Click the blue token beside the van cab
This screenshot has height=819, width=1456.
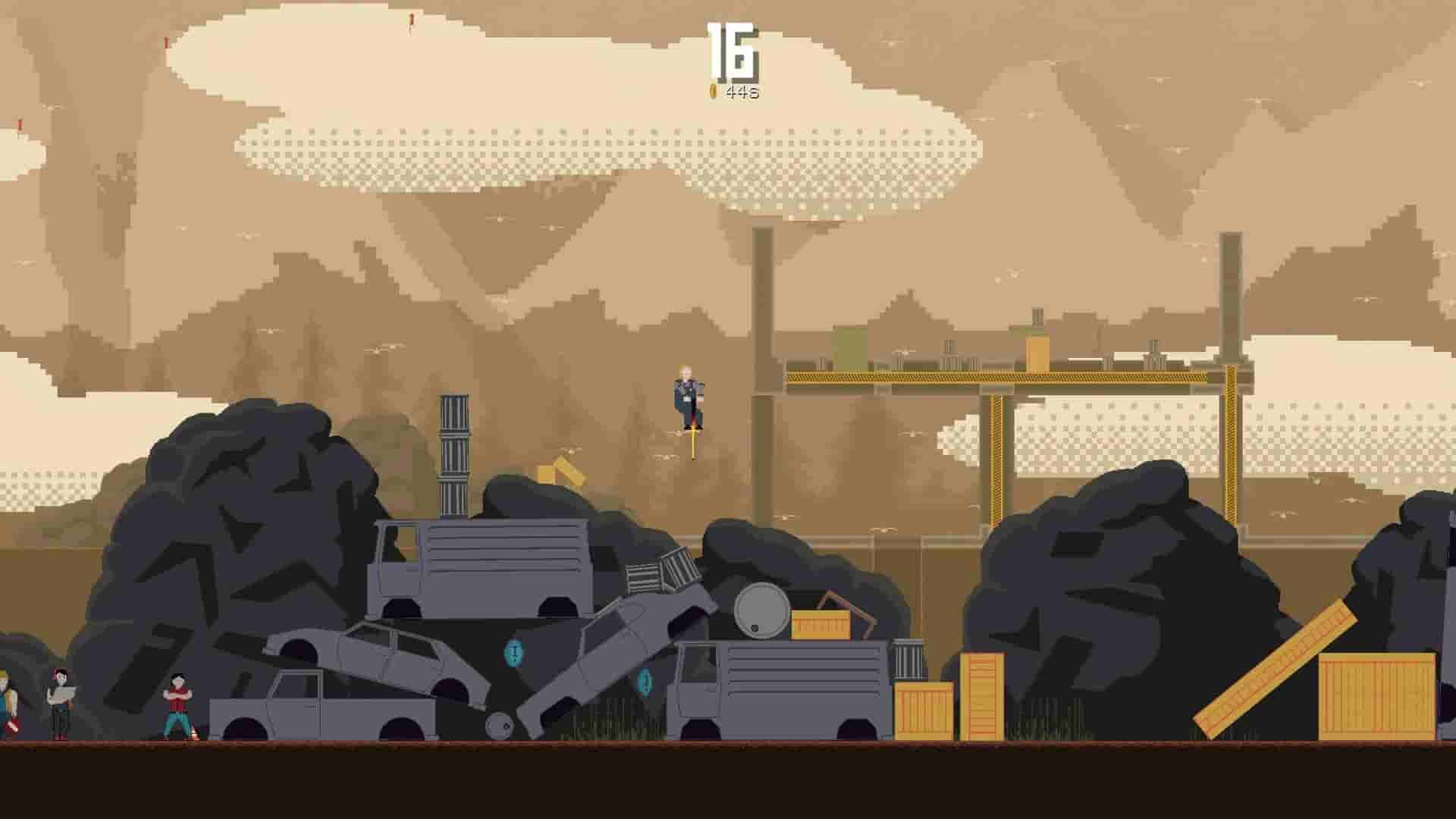pyautogui.click(x=645, y=682)
